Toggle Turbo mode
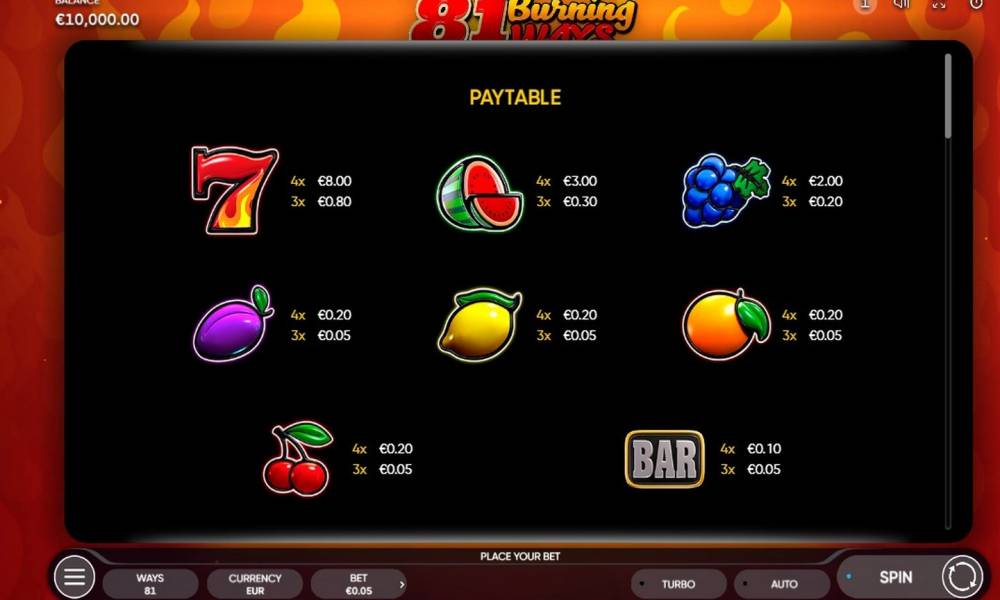 point(678,584)
